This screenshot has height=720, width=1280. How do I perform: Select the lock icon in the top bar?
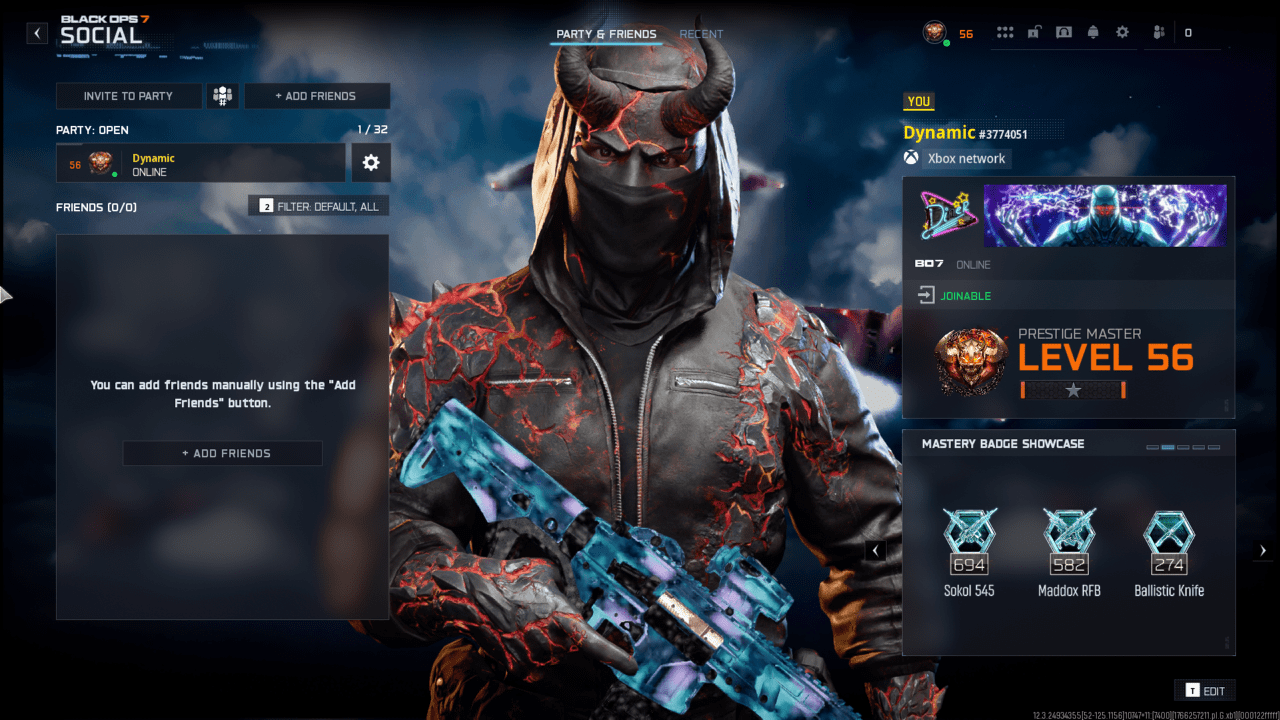tap(1033, 32)
